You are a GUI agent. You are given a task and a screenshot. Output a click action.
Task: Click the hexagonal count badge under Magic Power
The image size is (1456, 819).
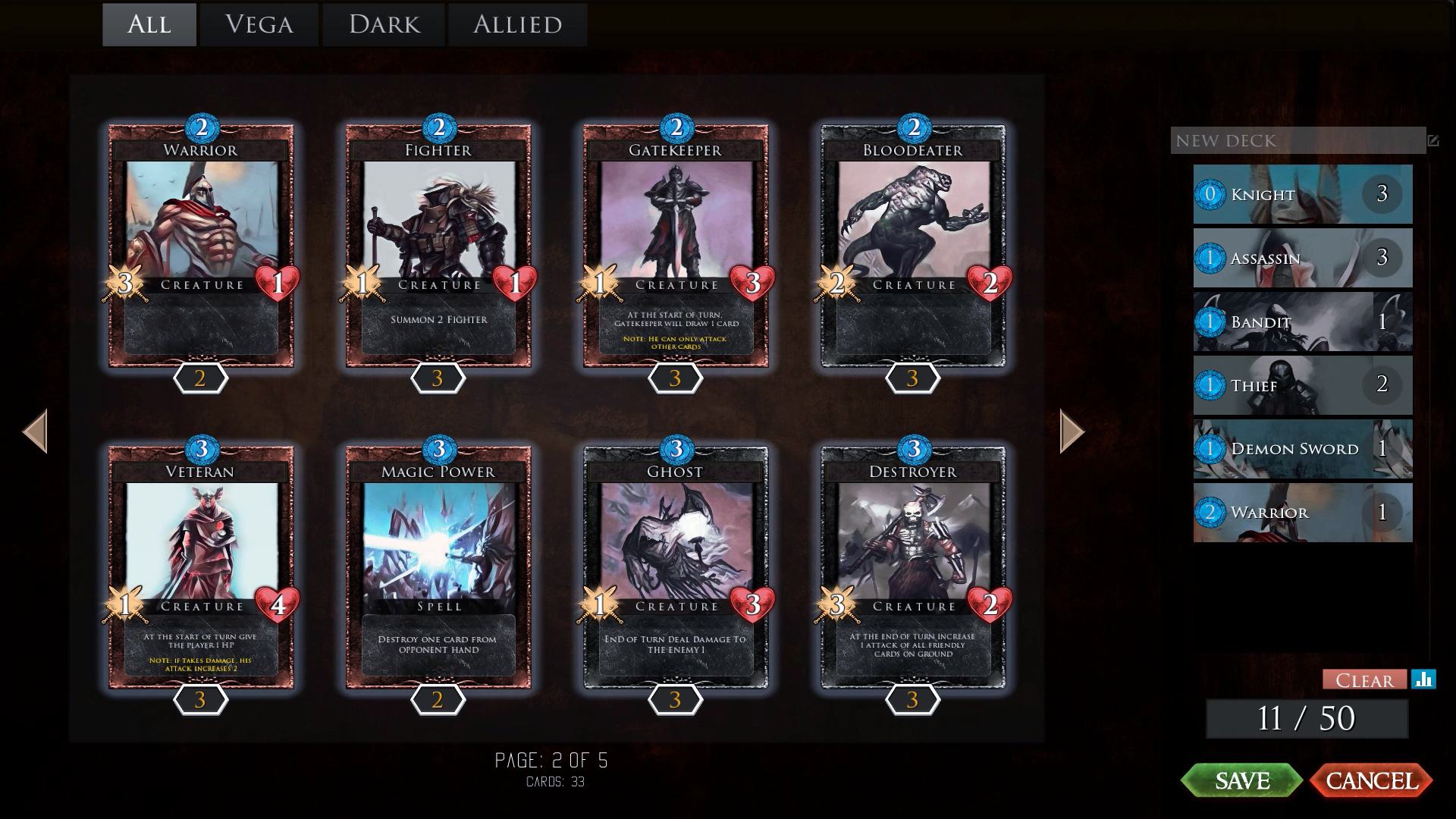(x=438, y=701)
